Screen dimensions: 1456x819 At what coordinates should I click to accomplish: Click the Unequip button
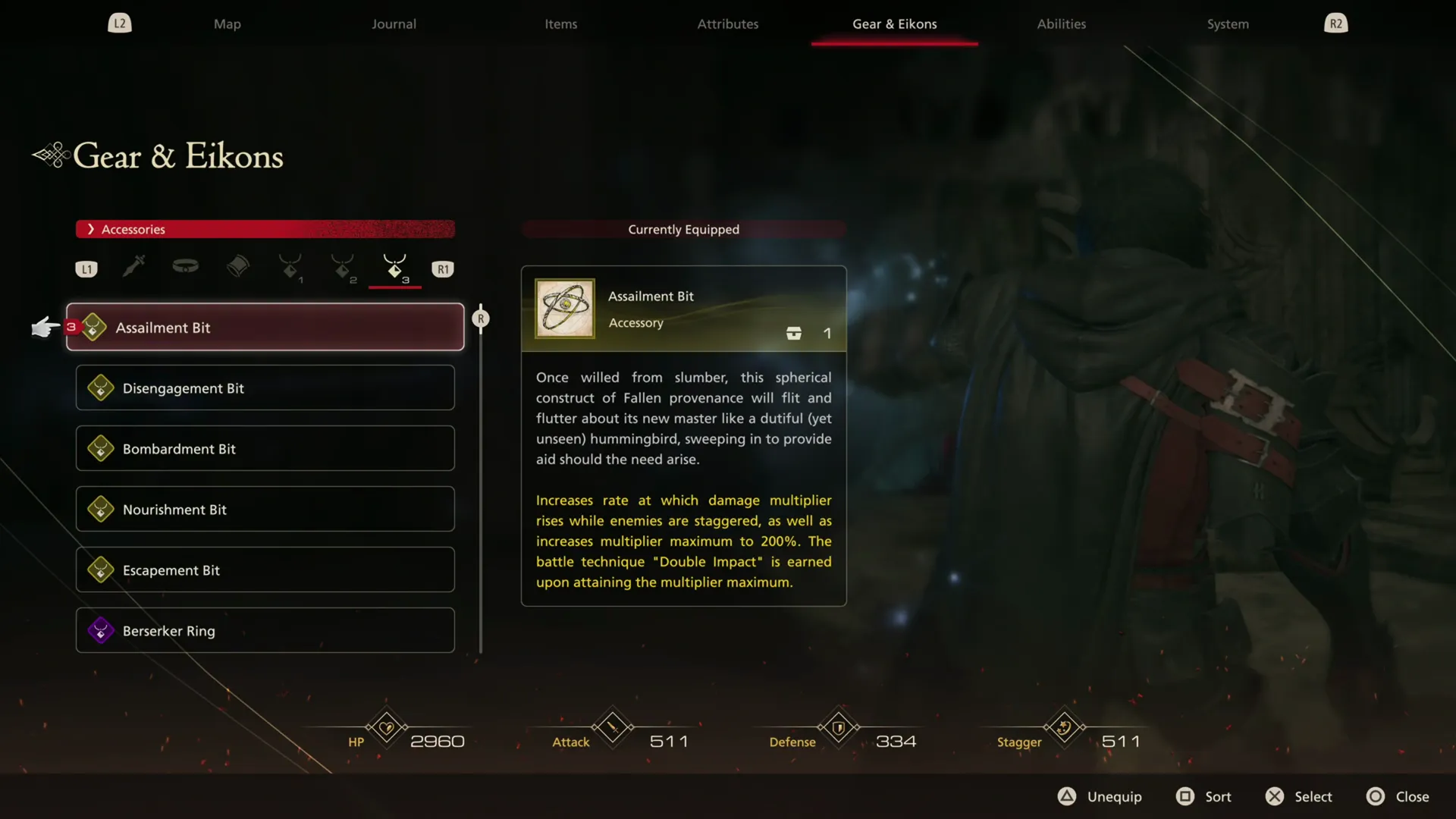pyautogui.click(x=1099, y=796)
